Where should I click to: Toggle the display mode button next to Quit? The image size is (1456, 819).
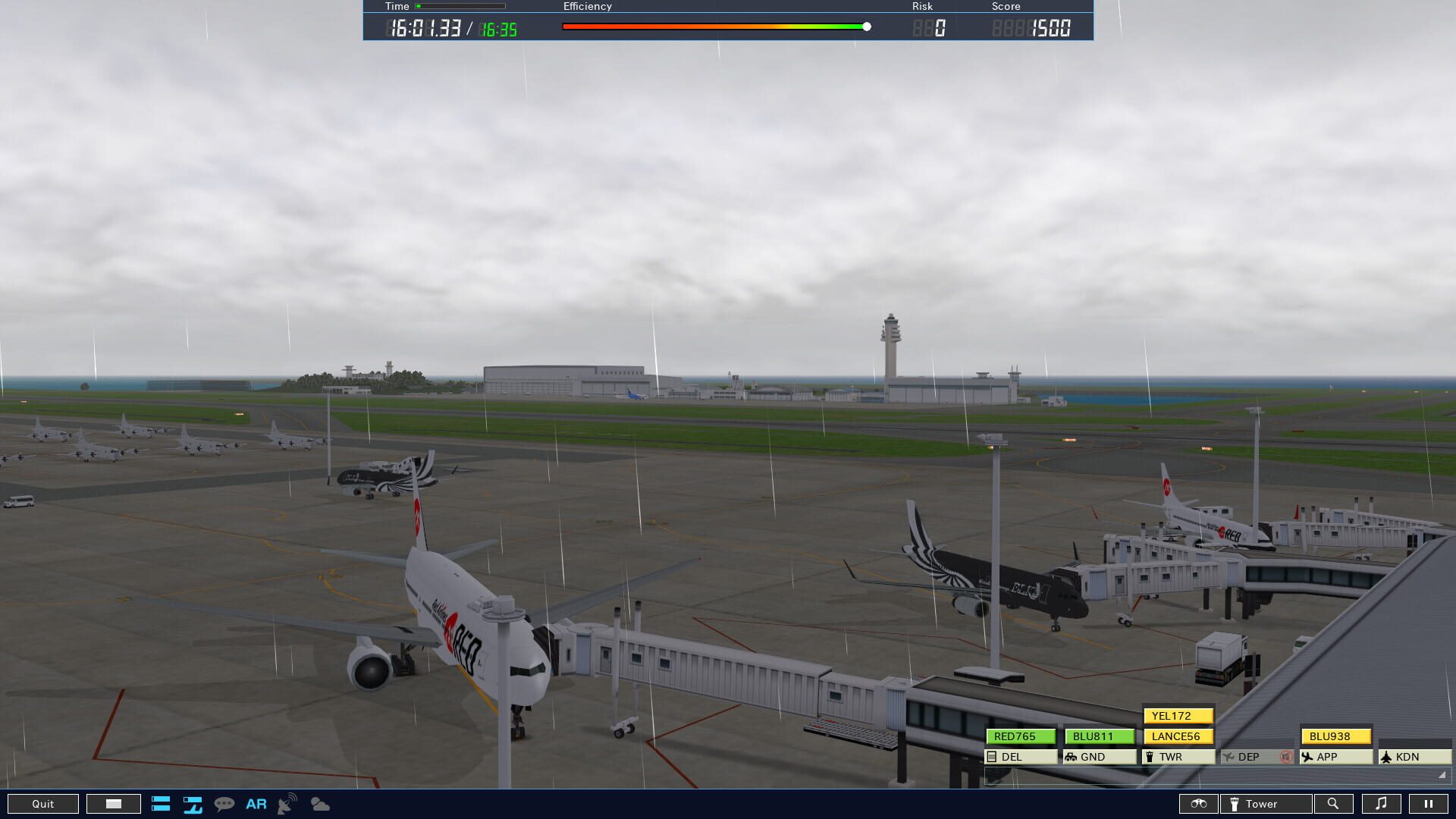[x=112, y=803]
